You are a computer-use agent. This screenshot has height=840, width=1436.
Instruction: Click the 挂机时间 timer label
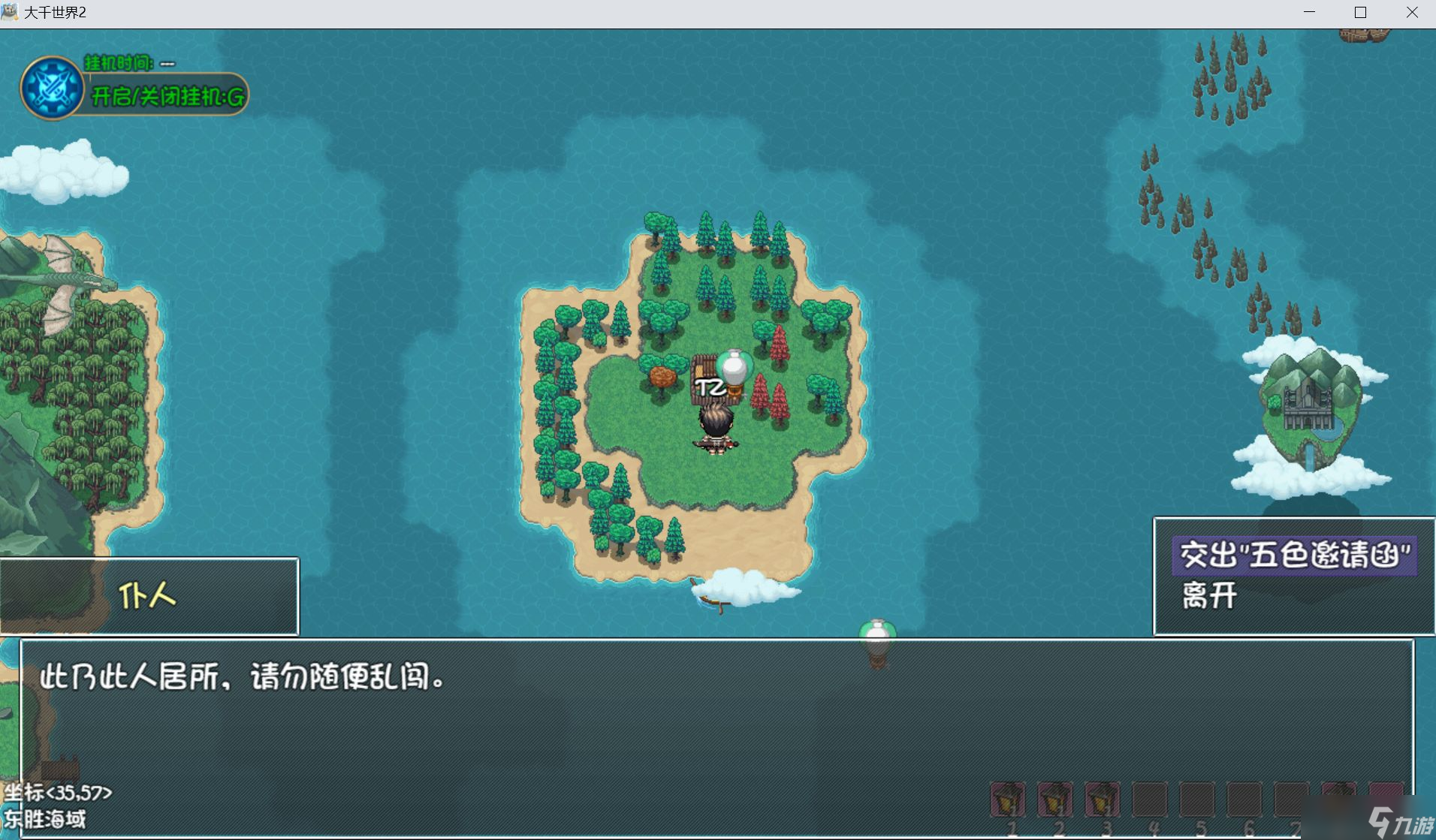(120, 64)
